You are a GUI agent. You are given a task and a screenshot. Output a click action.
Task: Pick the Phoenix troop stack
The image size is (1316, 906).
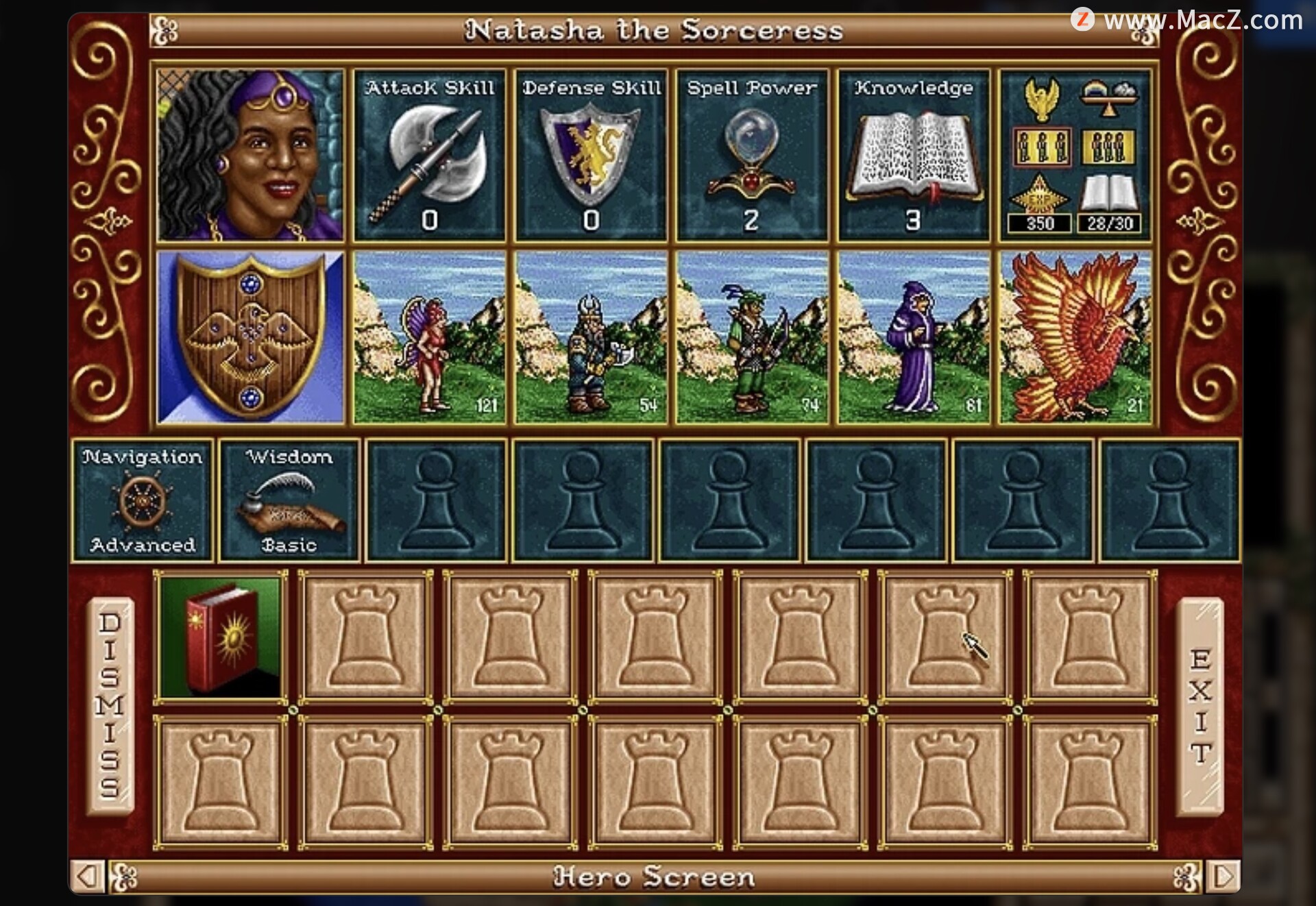pyautogui.click(x=1075, y=337)
